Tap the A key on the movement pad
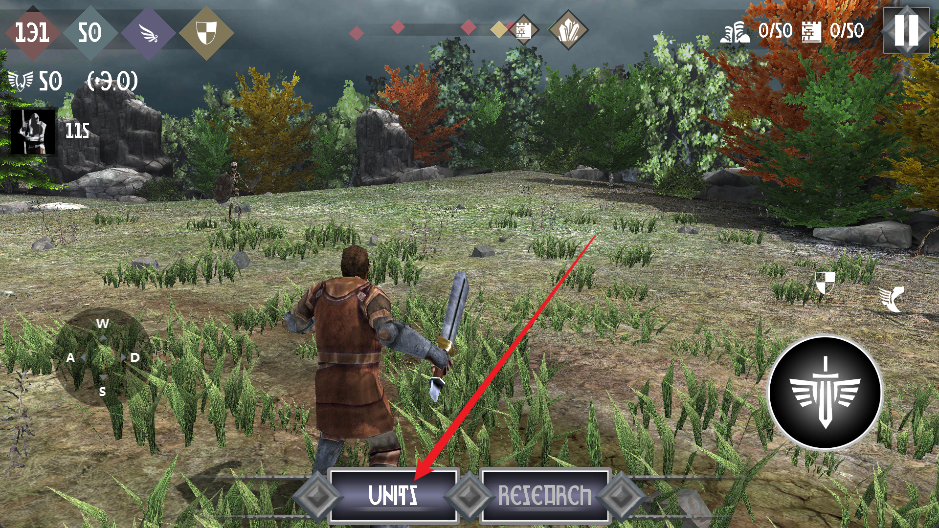 [x=71, y=357]
